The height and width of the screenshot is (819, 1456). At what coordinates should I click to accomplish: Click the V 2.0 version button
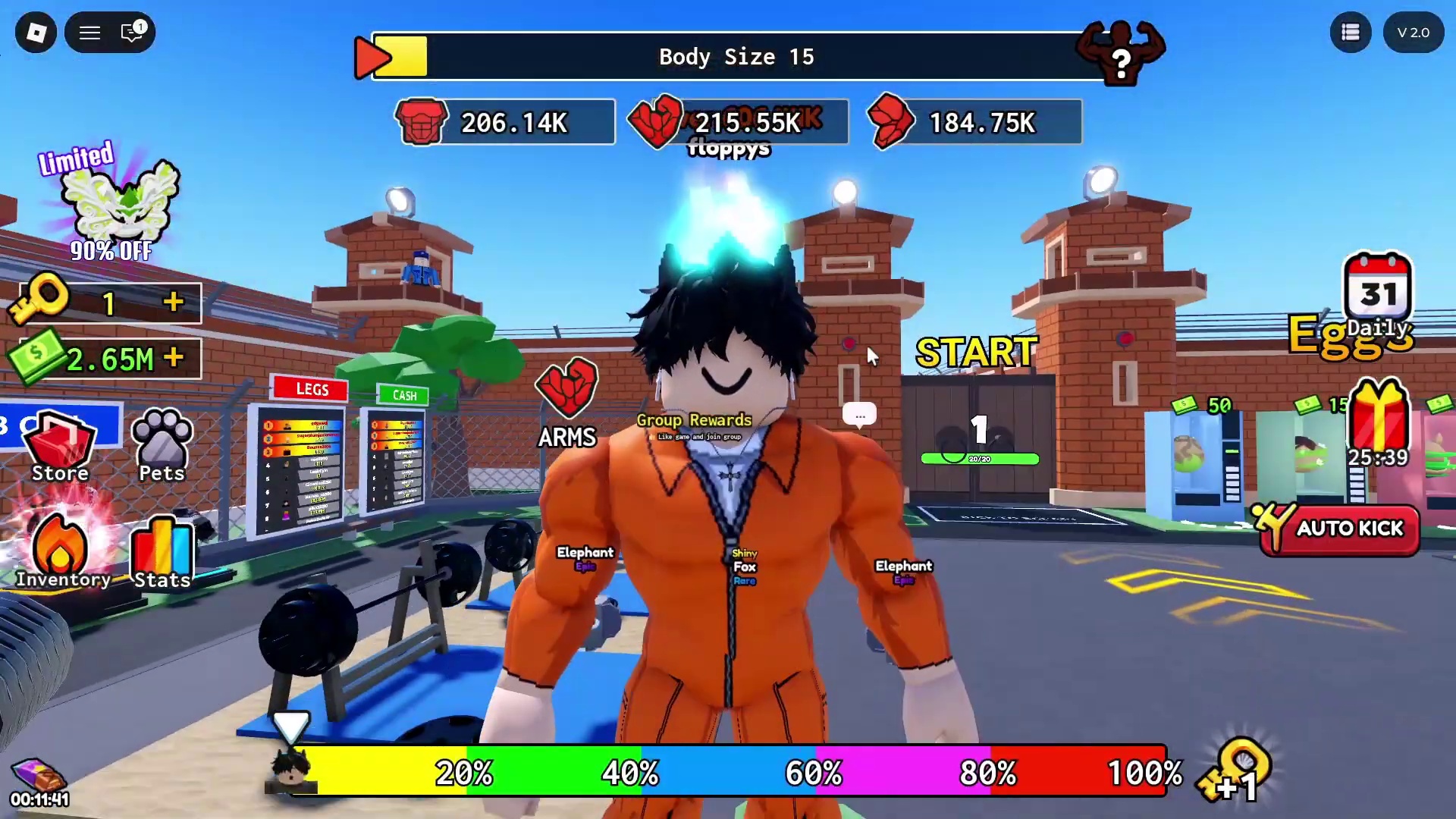[x=1413, y=33]
